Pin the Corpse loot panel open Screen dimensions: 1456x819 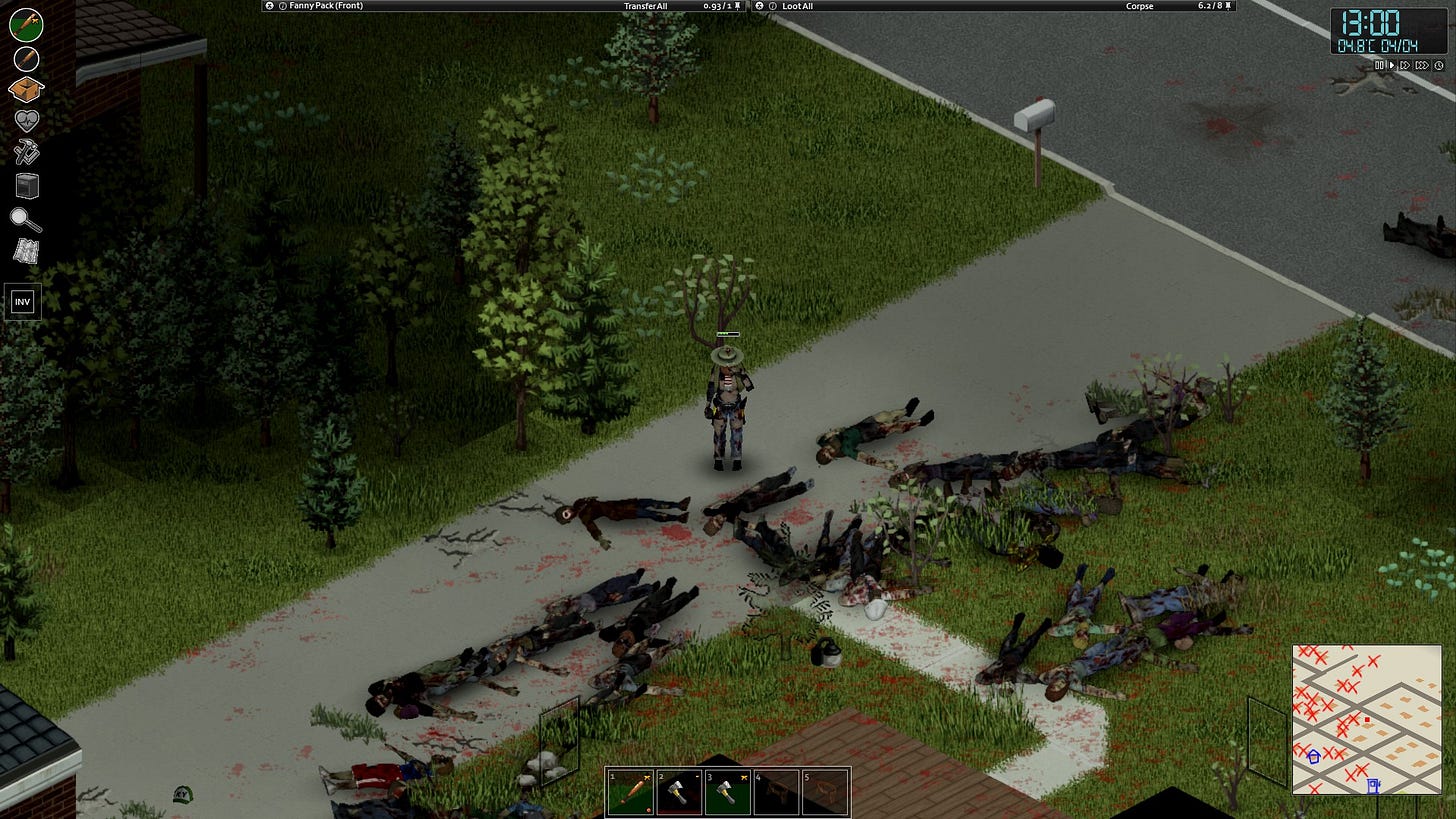1228,6
